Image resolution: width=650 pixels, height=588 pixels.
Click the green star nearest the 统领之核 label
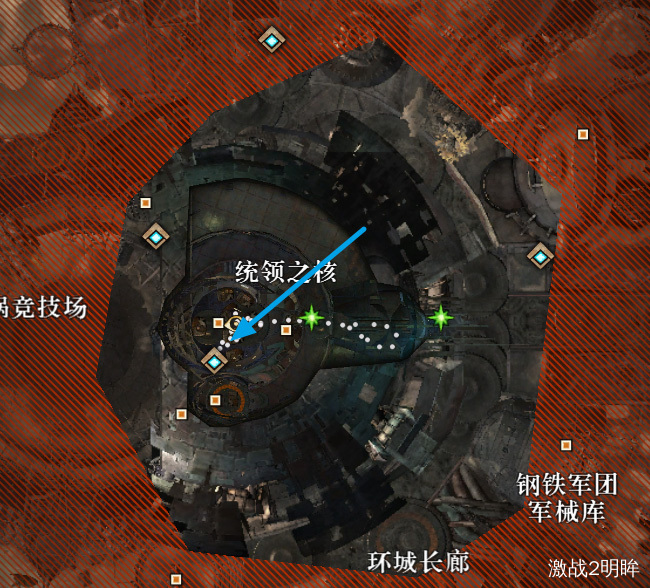312,319
